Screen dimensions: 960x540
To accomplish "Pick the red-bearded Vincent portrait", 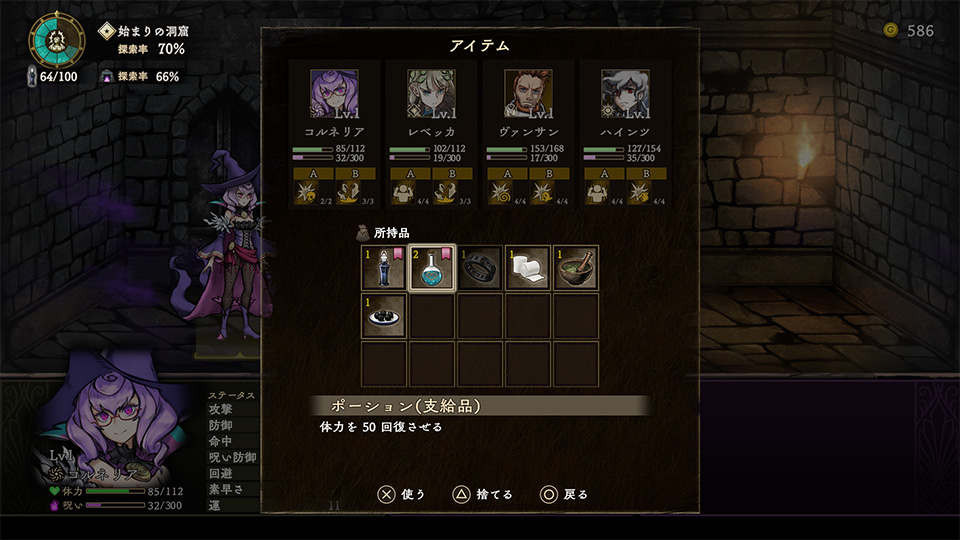I will (528, 94).
